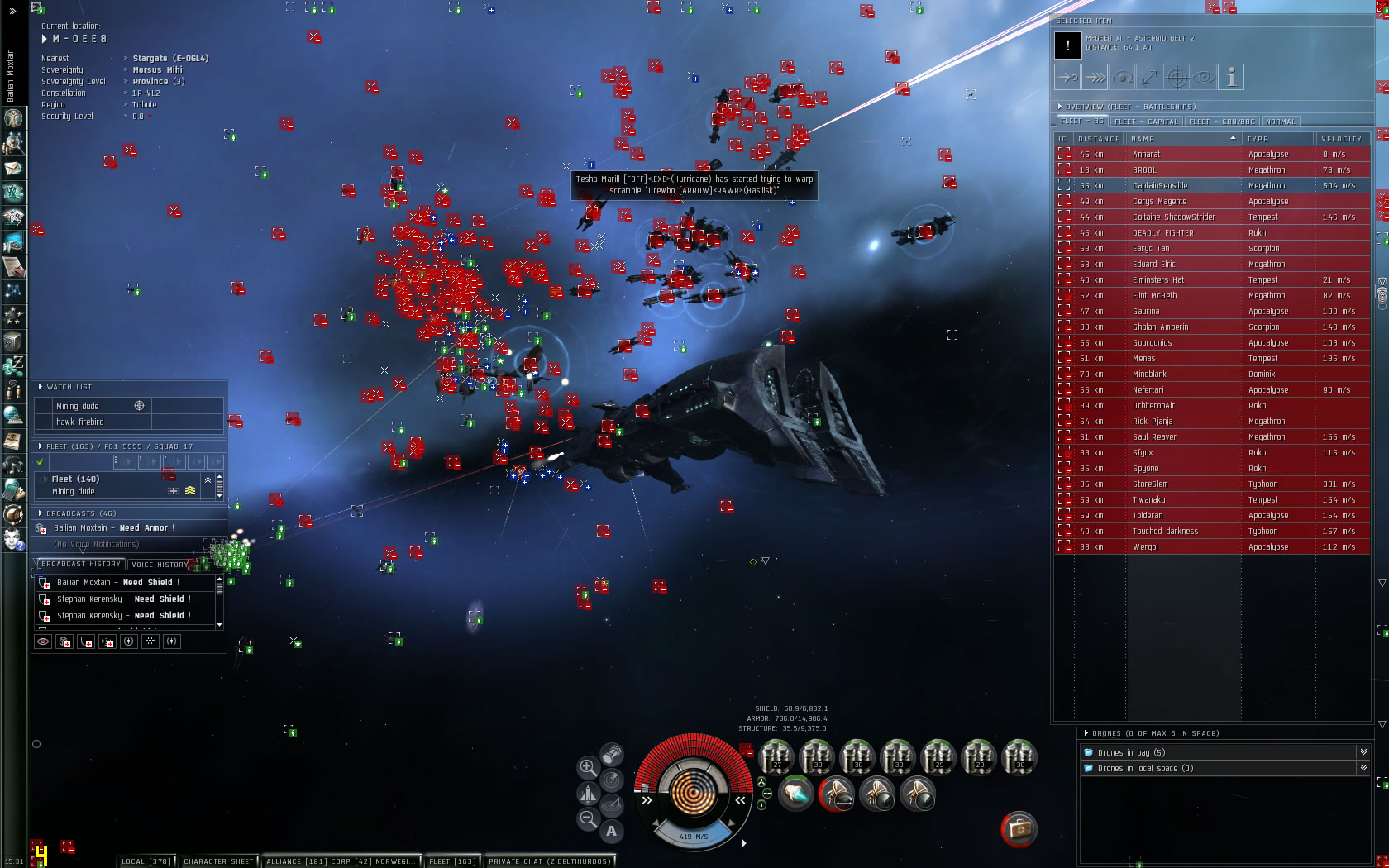Zoom in with the magnifier plus button

[x=588, y=767]
